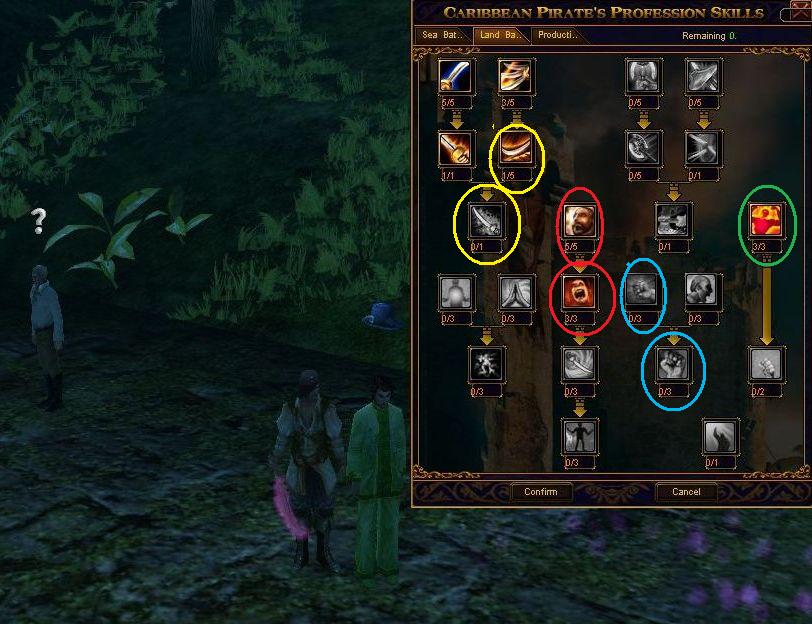
Task: Choose the greyed serrated sword skill at 0/1
Action: point(486,219)
